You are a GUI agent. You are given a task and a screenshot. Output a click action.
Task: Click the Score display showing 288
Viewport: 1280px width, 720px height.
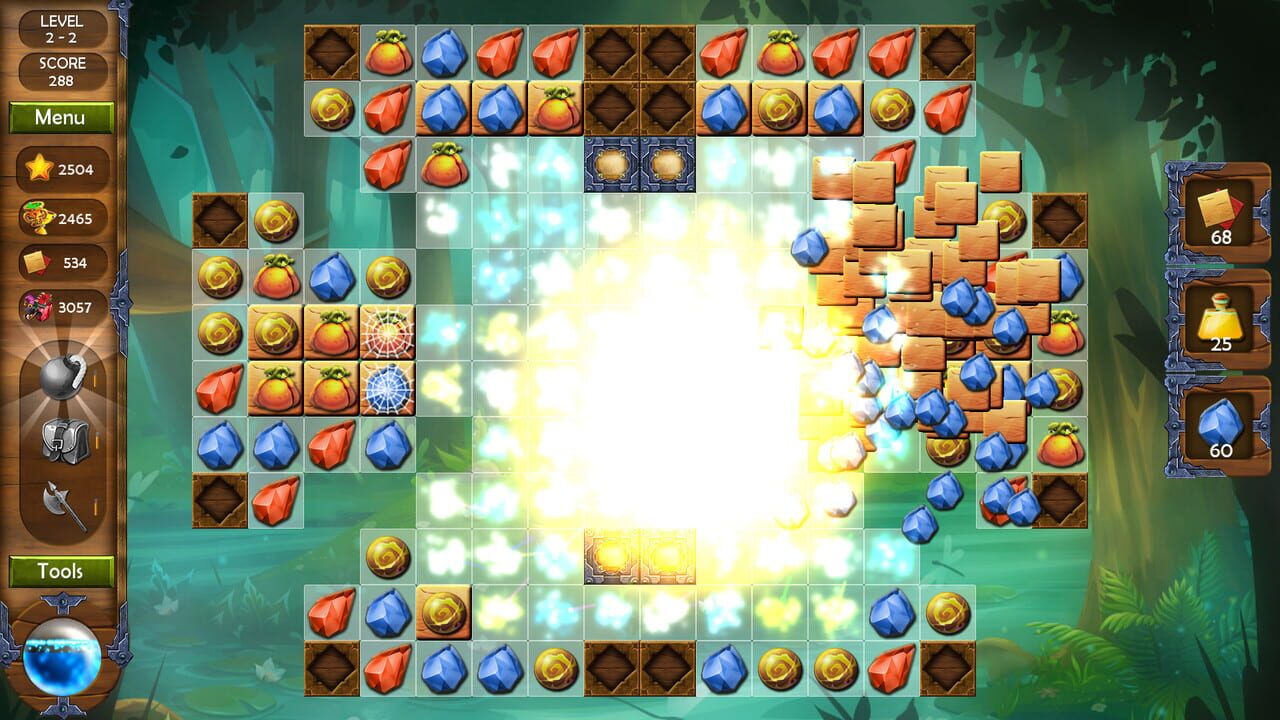[60, 69]
